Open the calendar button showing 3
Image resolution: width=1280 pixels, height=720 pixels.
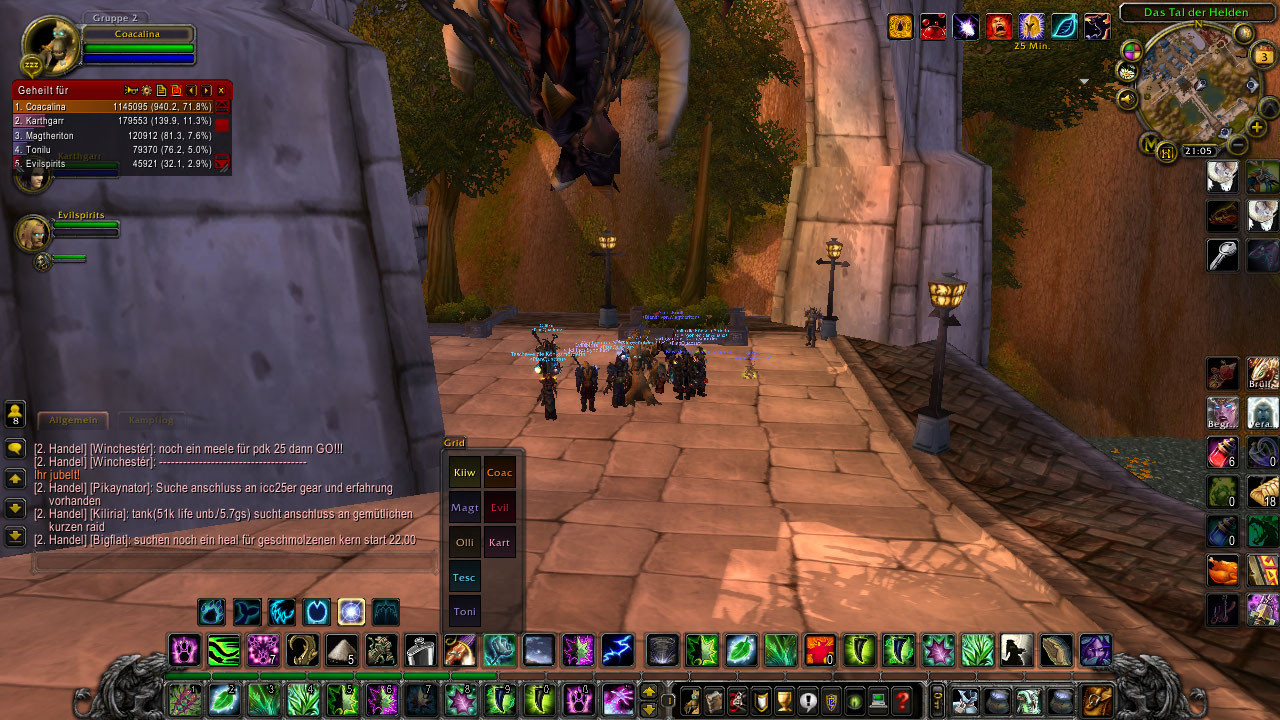(1263, 56)
